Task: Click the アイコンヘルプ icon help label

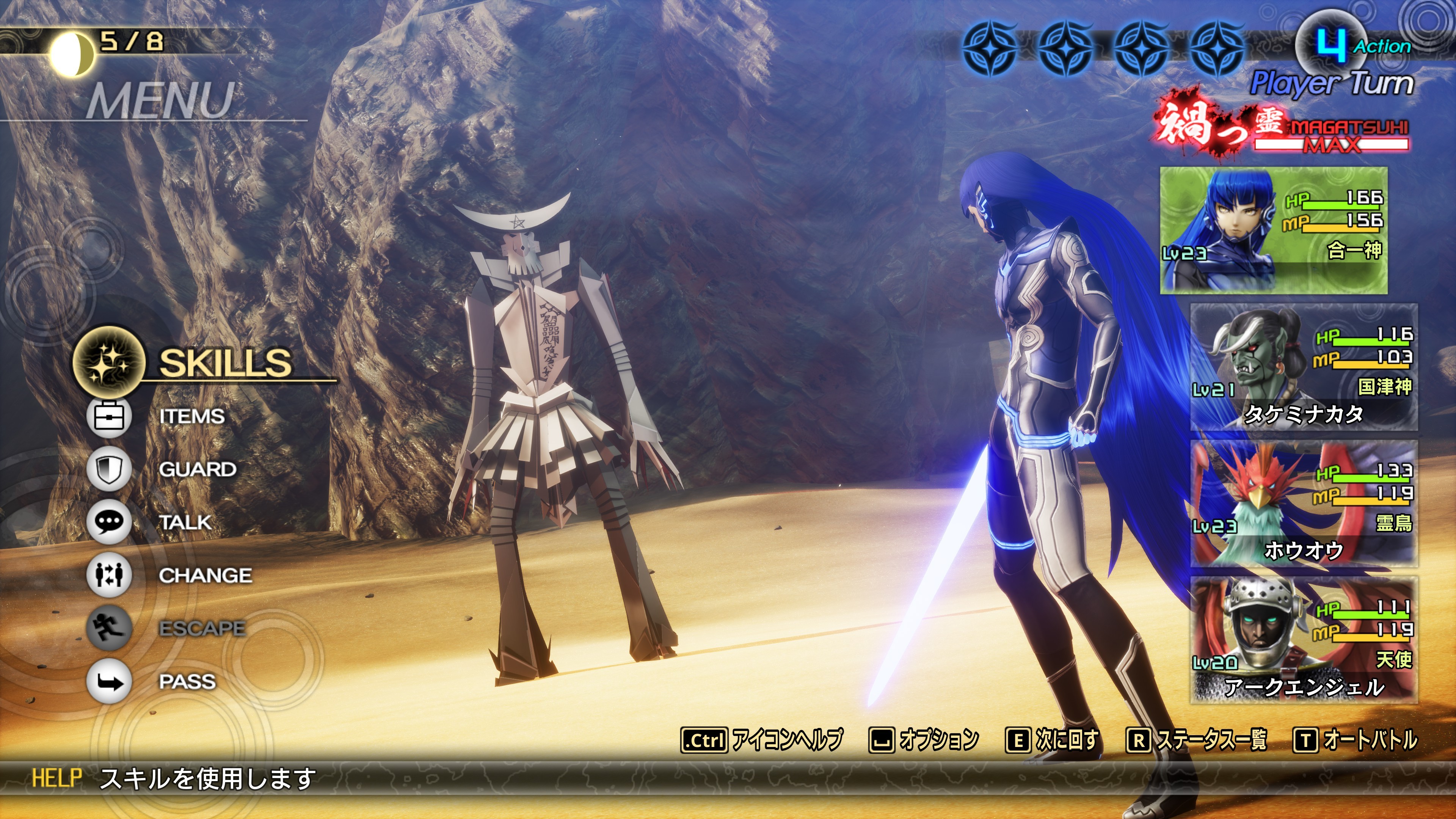Action: coord(786,740)
